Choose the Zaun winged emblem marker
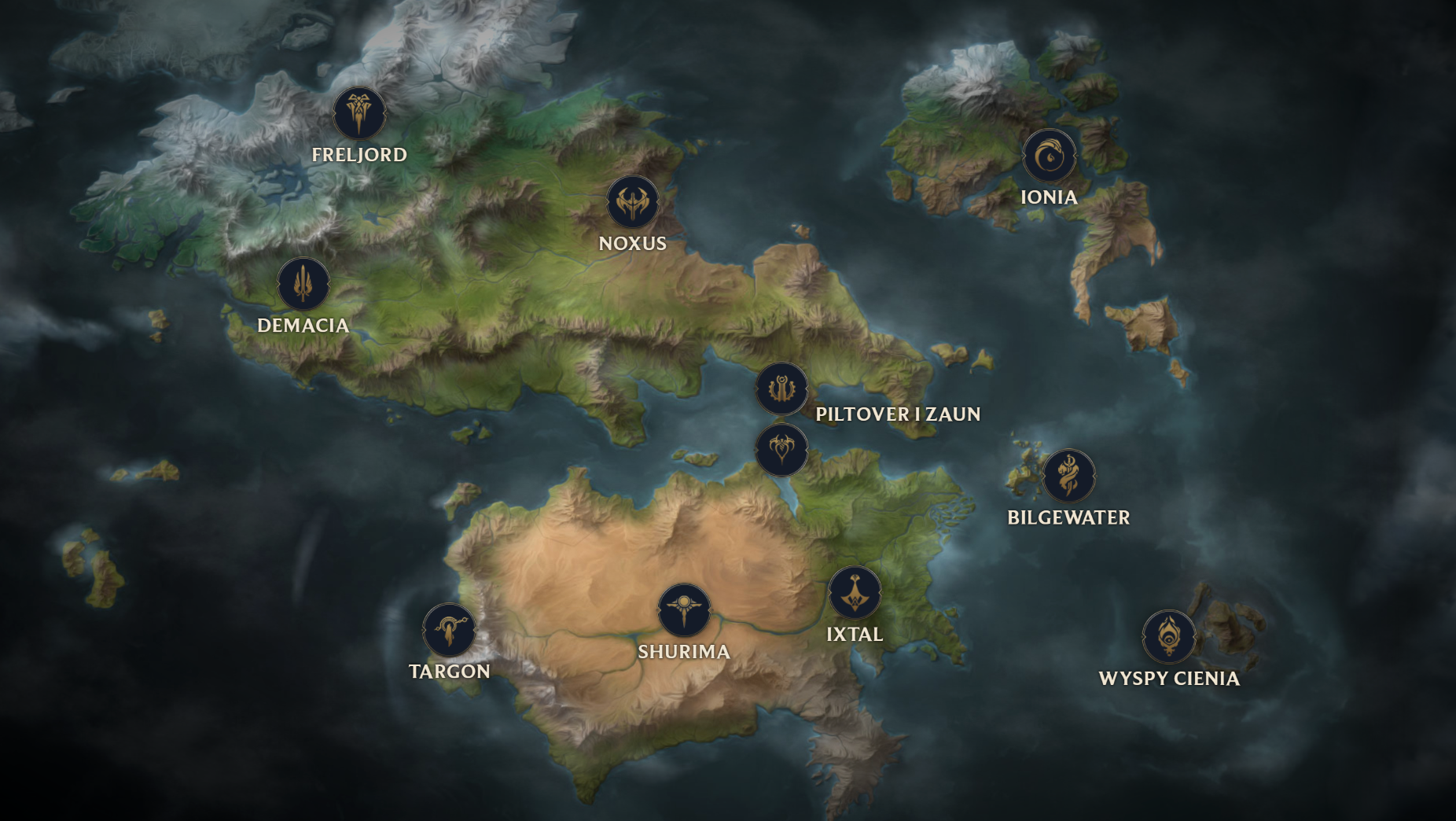This screenshot has height=821, width=1456. (781, 450)
